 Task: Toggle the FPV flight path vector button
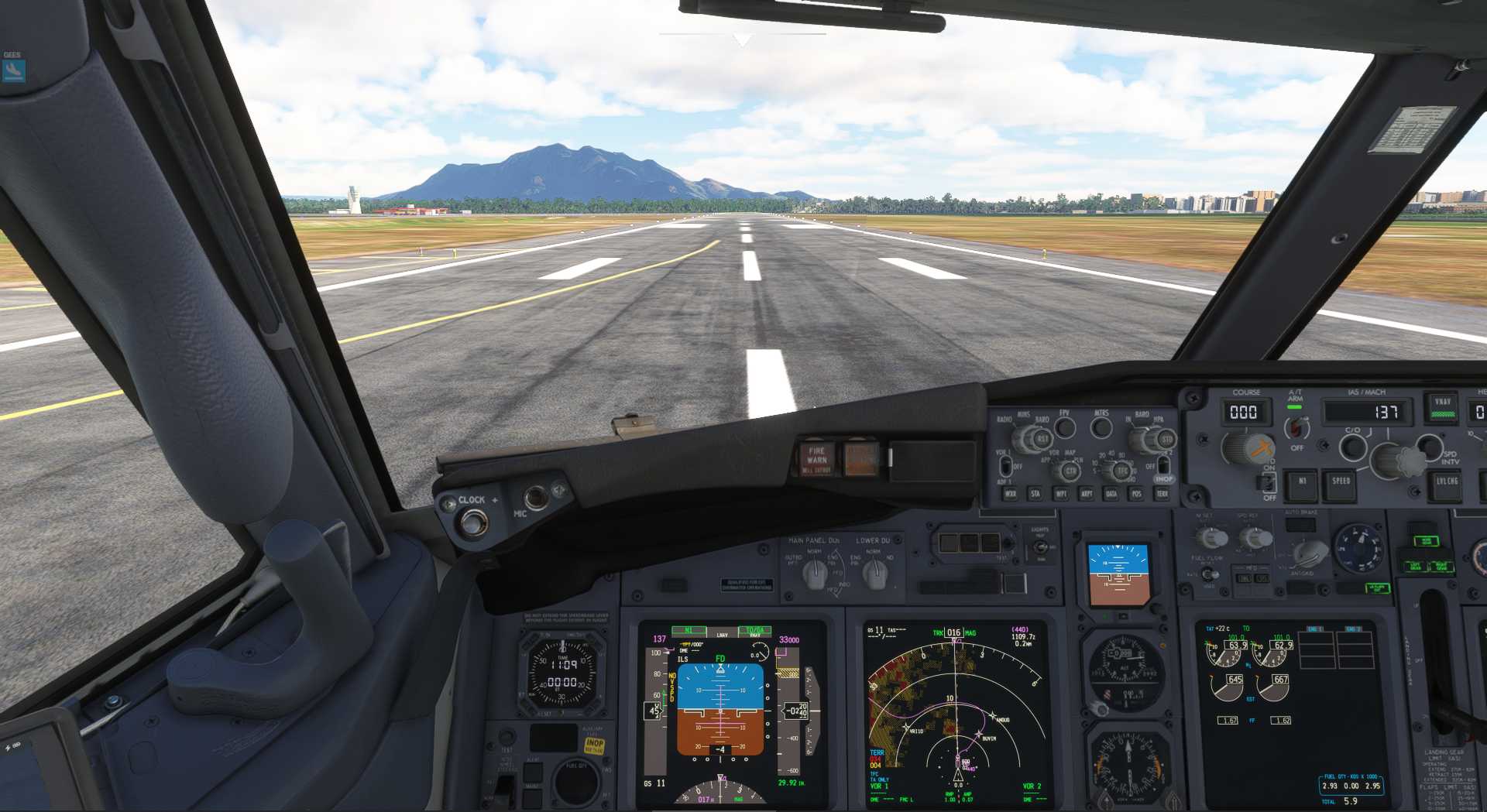coord(1066,427)
